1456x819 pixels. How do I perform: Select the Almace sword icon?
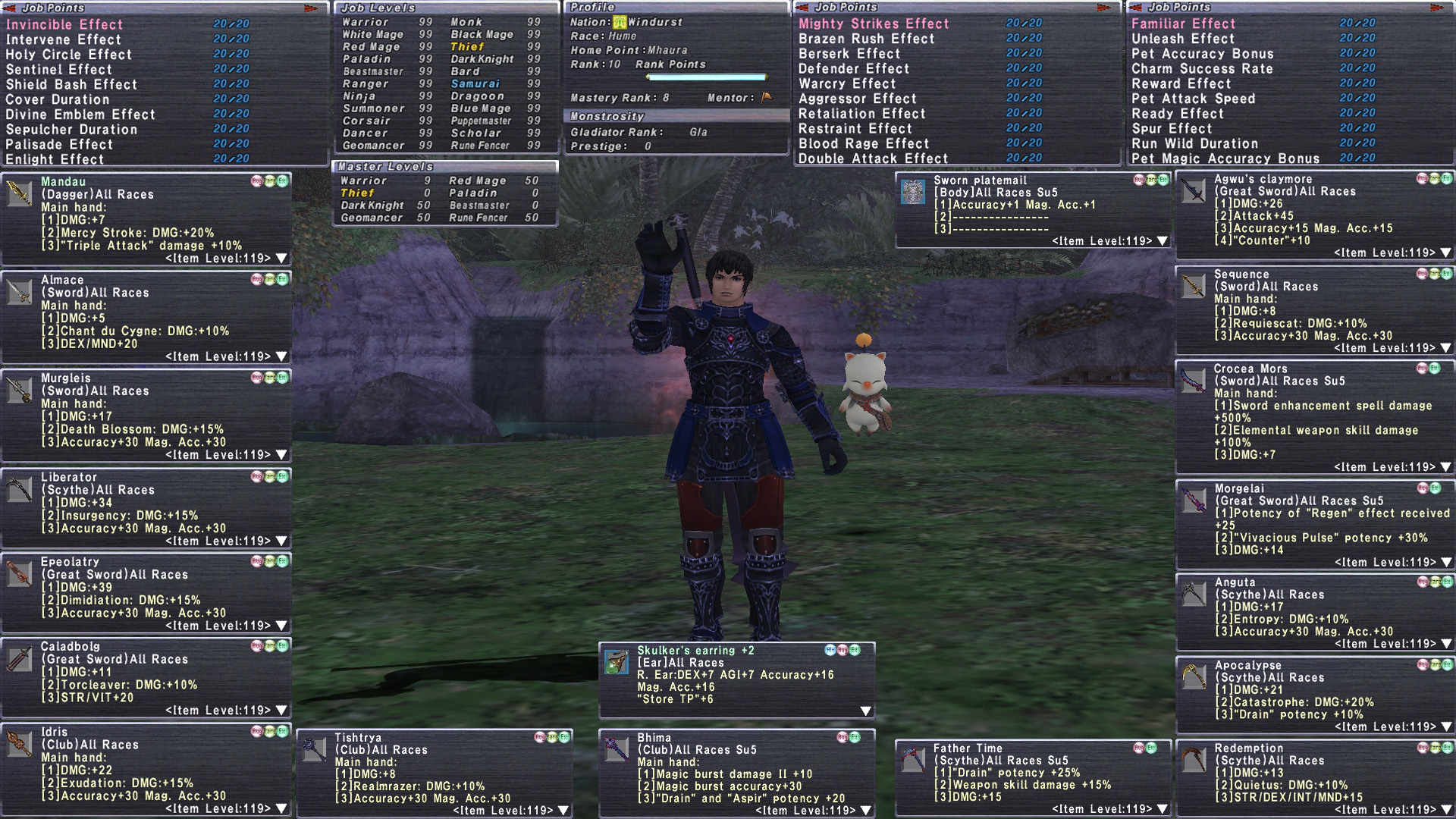(19, 292)
